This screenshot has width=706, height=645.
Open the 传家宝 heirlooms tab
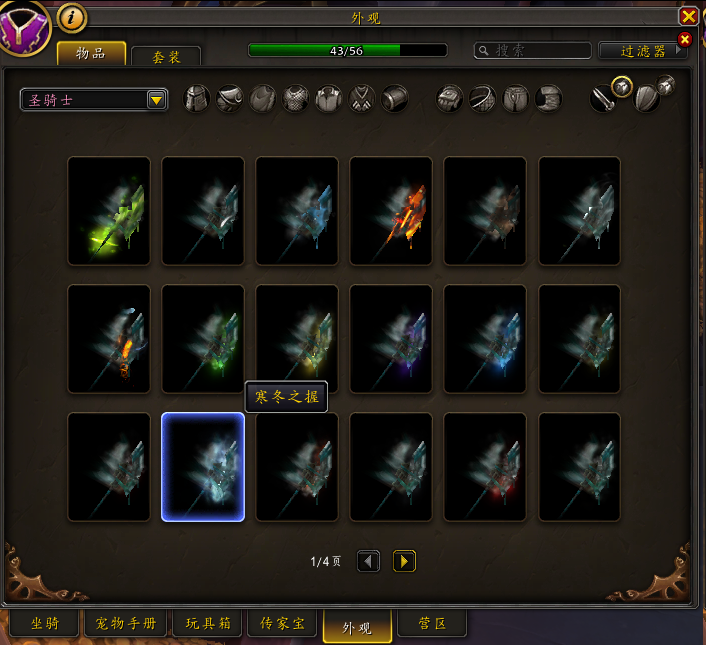click(x=283, y=624)
